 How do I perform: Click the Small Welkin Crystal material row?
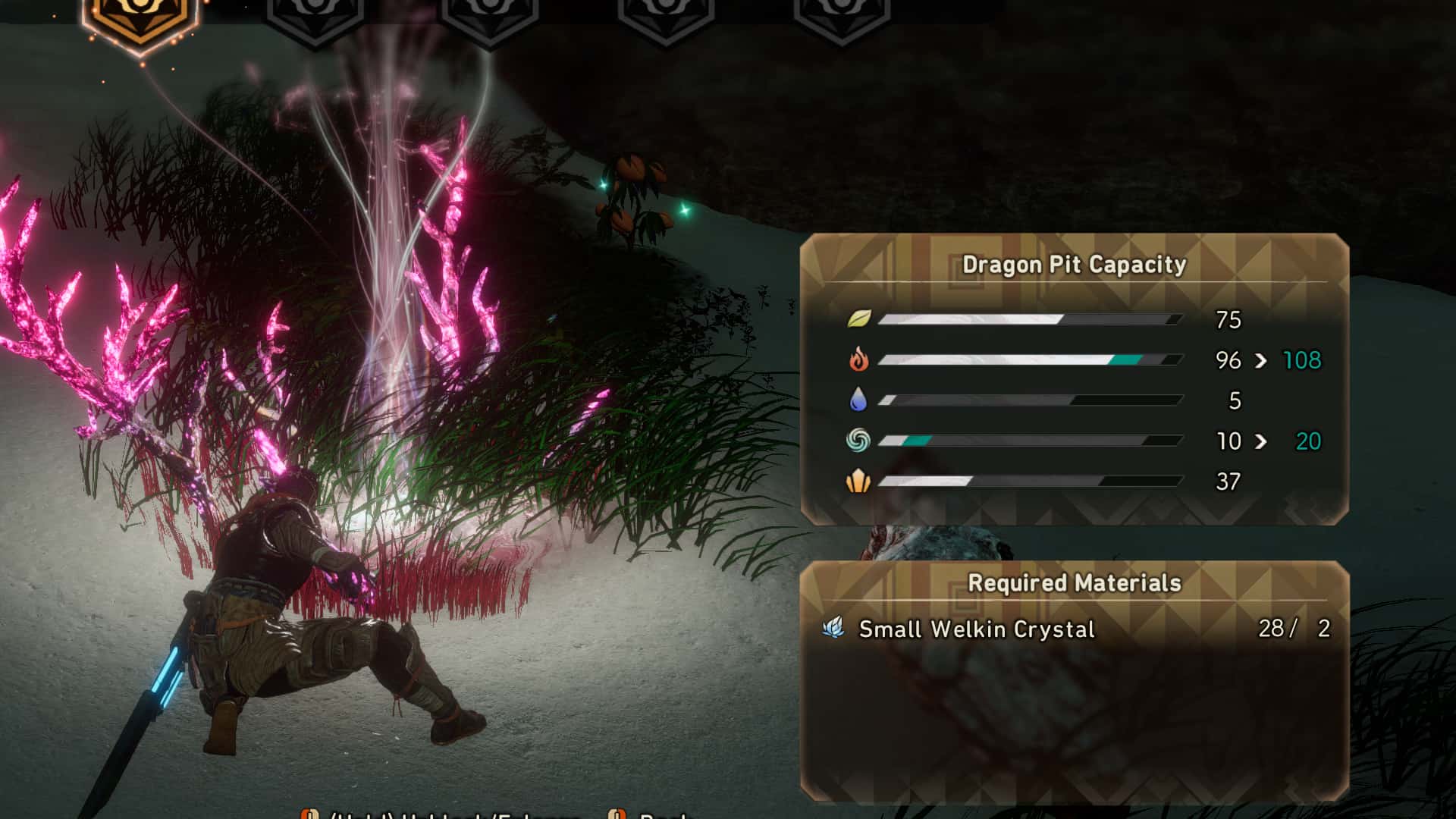pyautogui.click(x=1074, y=629)
